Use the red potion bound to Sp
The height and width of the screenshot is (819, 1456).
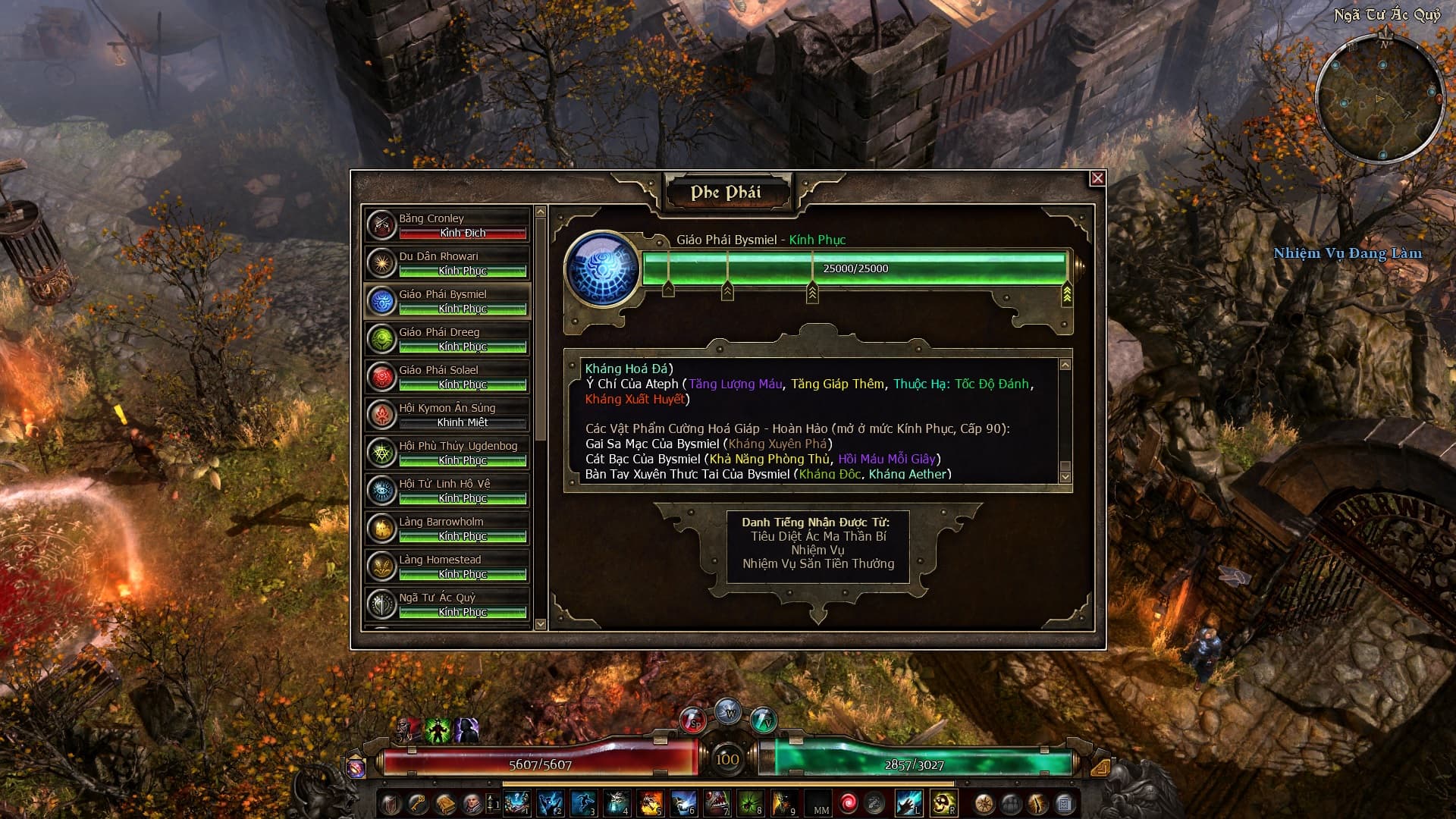point(692,720)
